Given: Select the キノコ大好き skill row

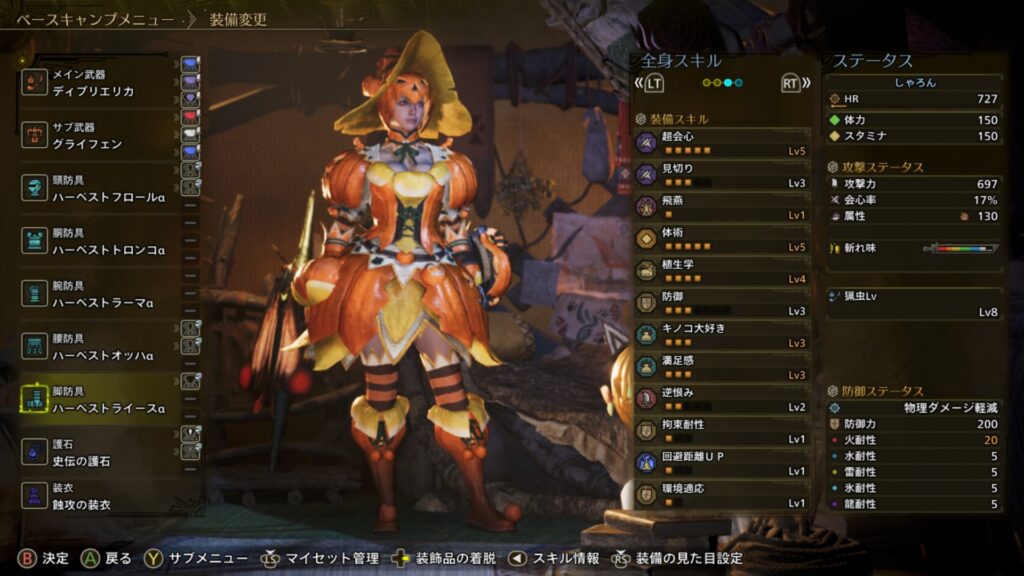Looking at the screenshot, I should (722, 335).
